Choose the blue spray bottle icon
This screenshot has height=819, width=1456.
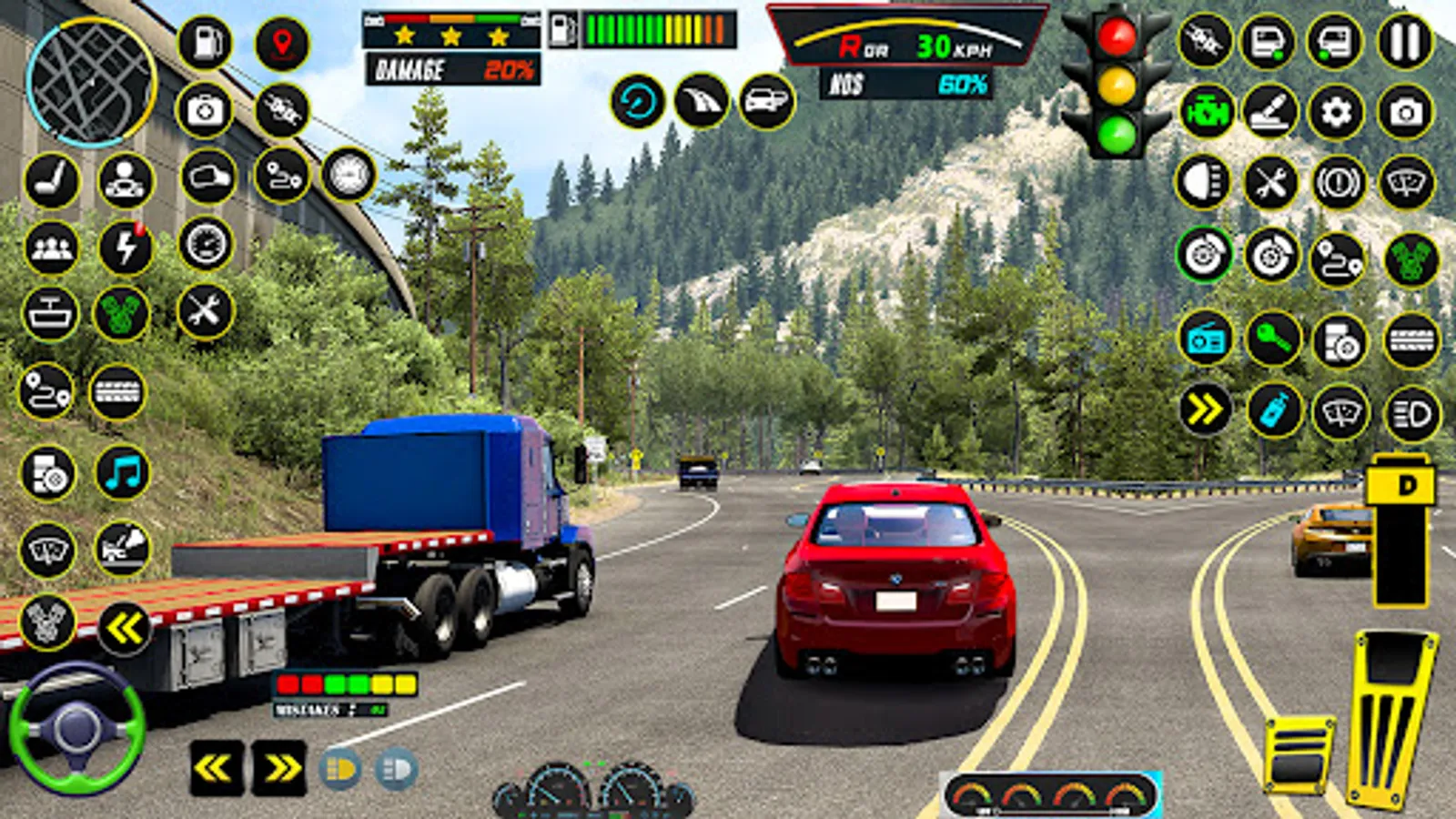1273,411
